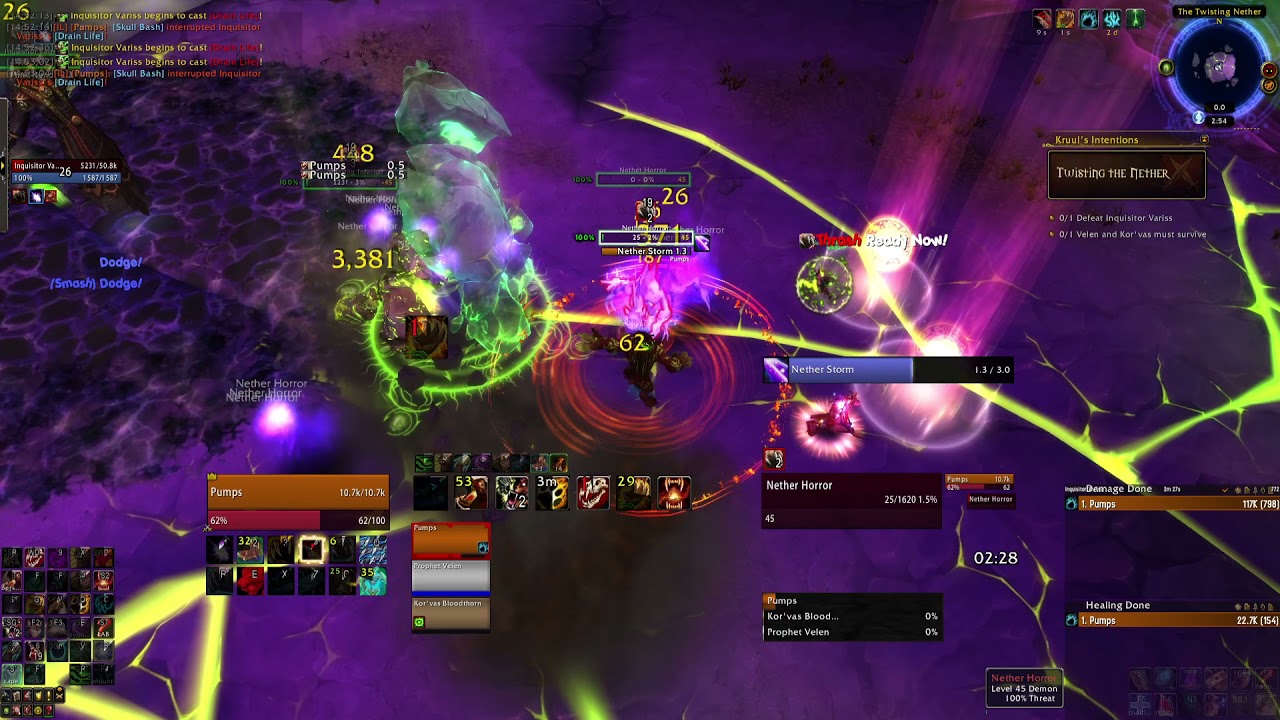This screenshot has width=1280, height=720.
Task: Select the red skull bite ability icon
Action: point(593,492)
